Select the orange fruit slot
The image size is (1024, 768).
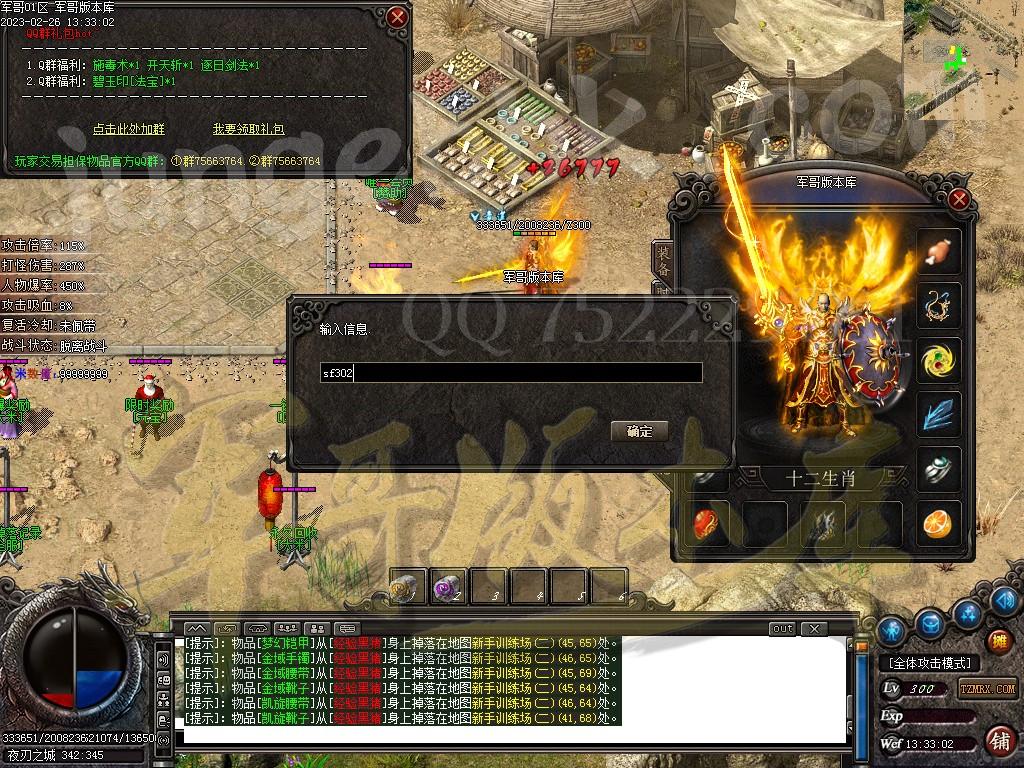coord(939,523)
